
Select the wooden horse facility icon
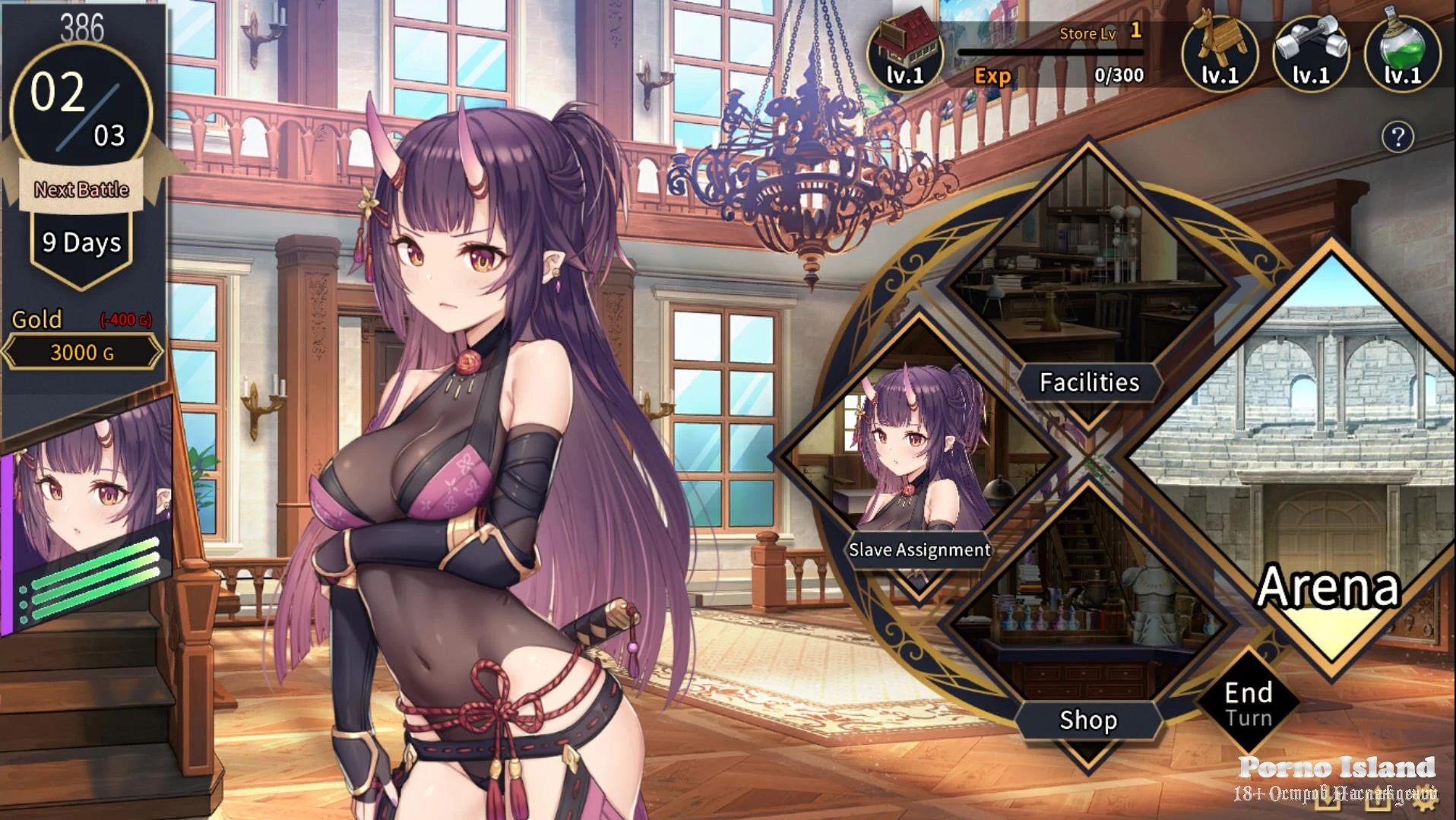click(1220, 53)
